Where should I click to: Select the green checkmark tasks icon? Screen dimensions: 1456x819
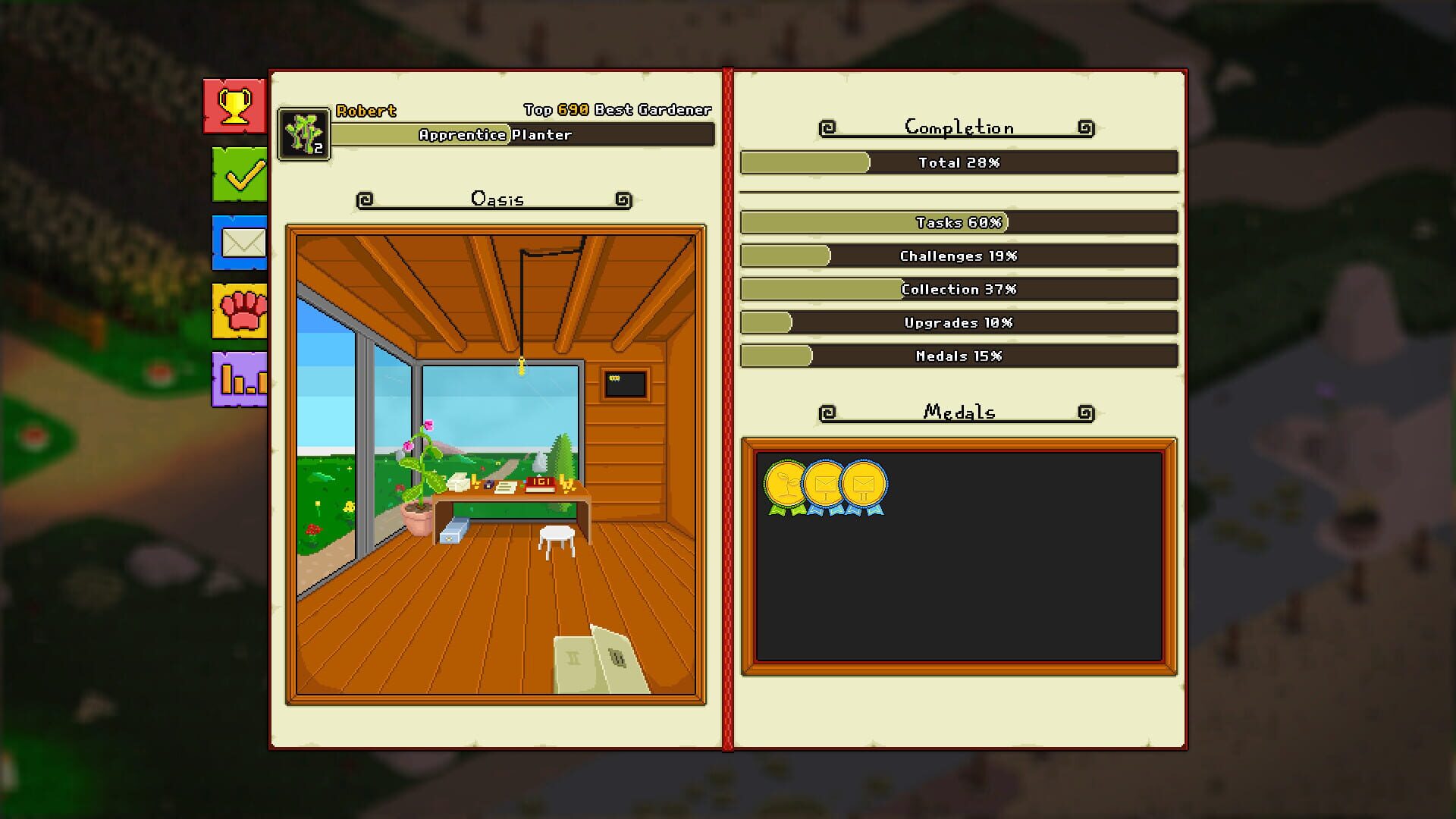(x=239, y=174)
